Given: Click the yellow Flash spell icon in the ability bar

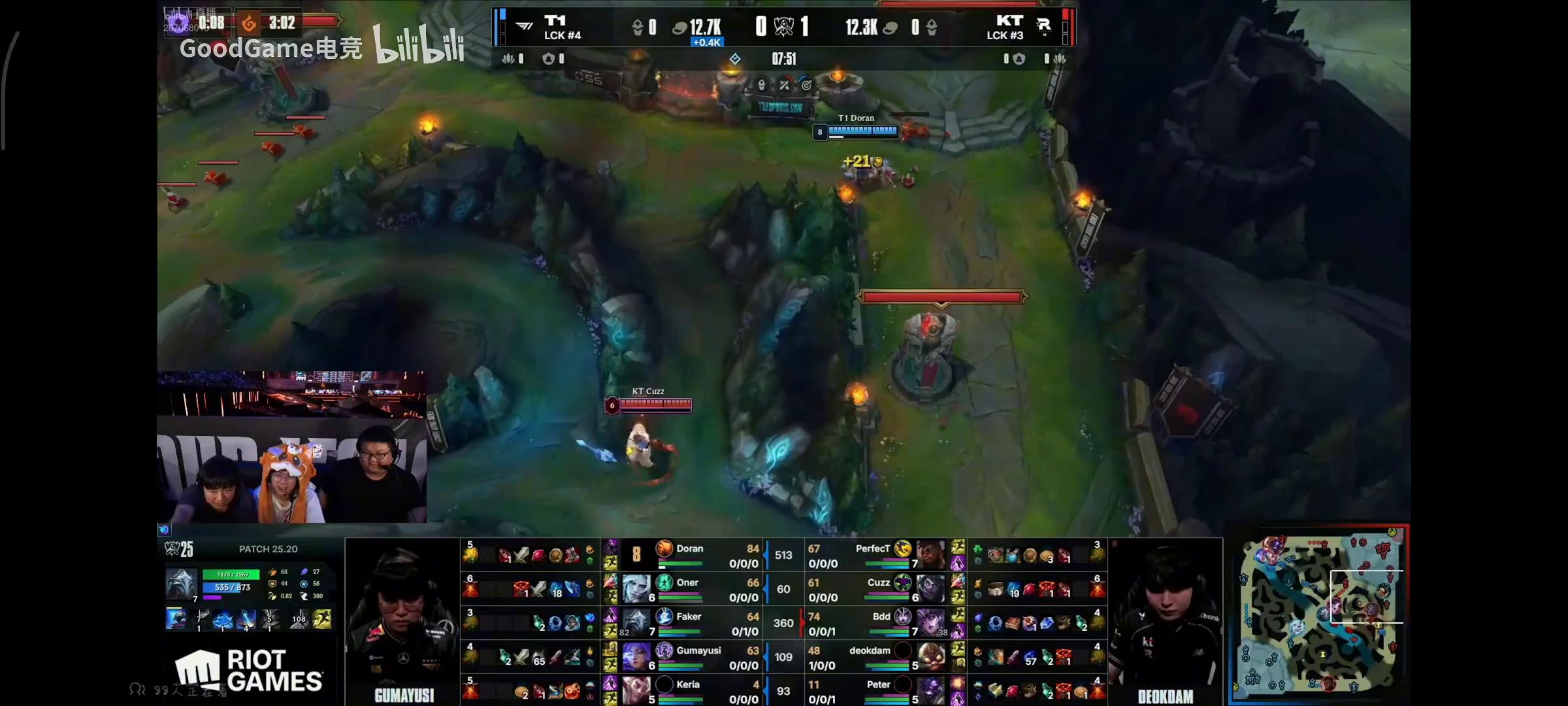Looking at the screenshot, I should [x=321, y=618].
